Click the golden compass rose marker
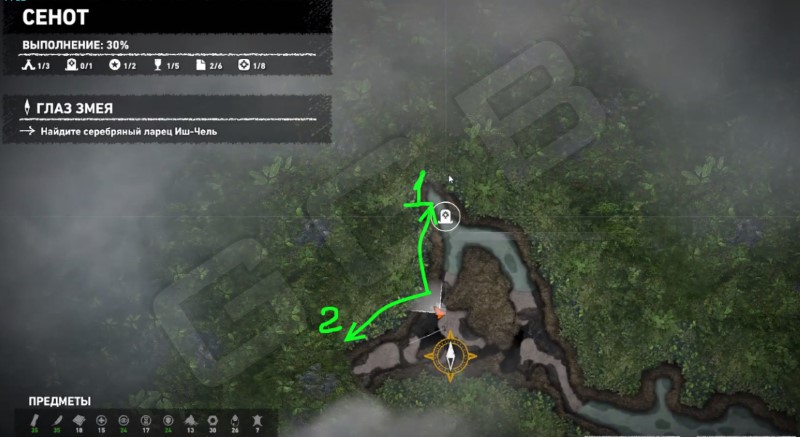Screen dimensions: 800x437 [450, 355]
